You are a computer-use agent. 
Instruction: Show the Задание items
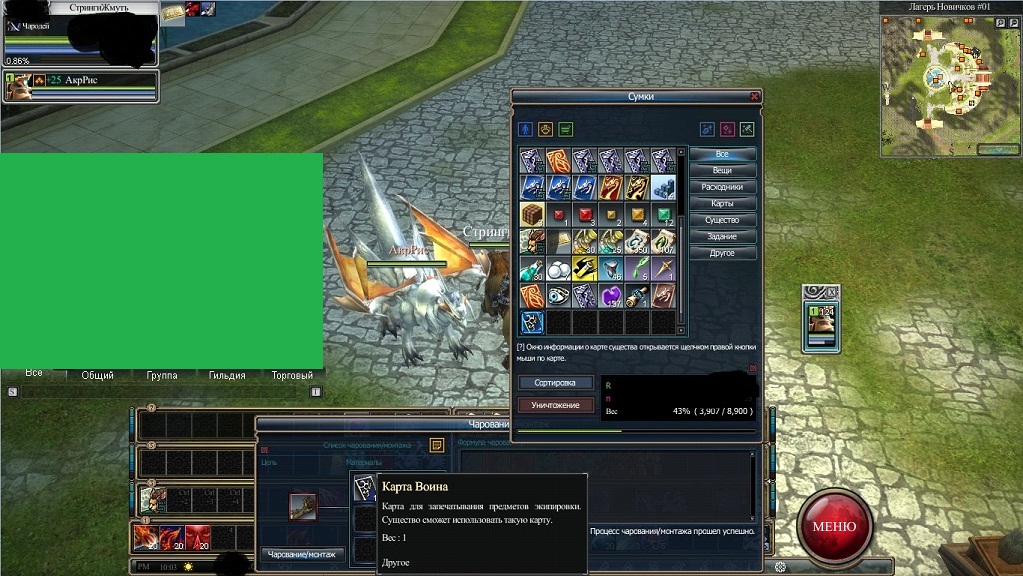[722, 236]
